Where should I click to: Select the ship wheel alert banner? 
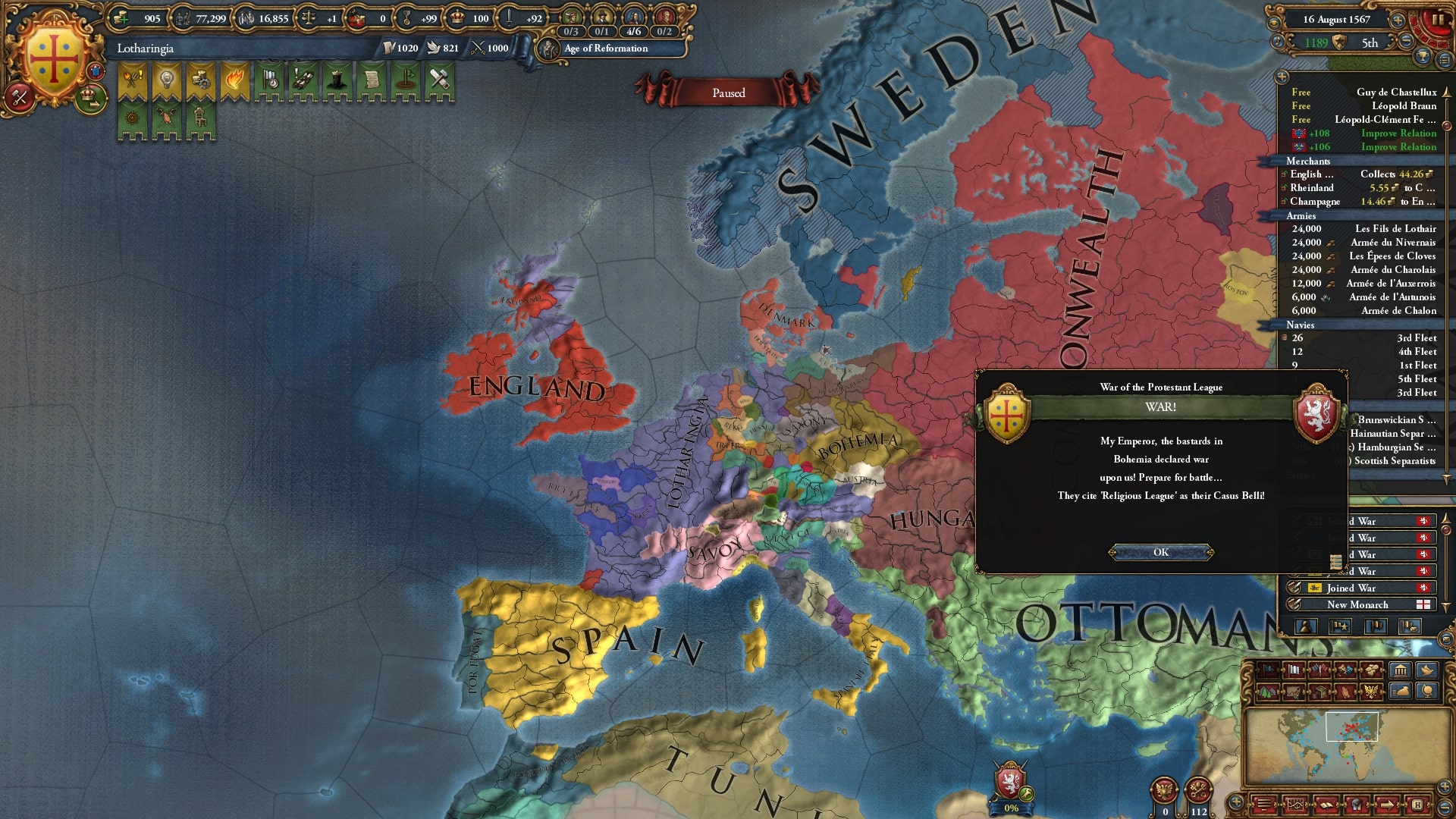tap(132, 118)
